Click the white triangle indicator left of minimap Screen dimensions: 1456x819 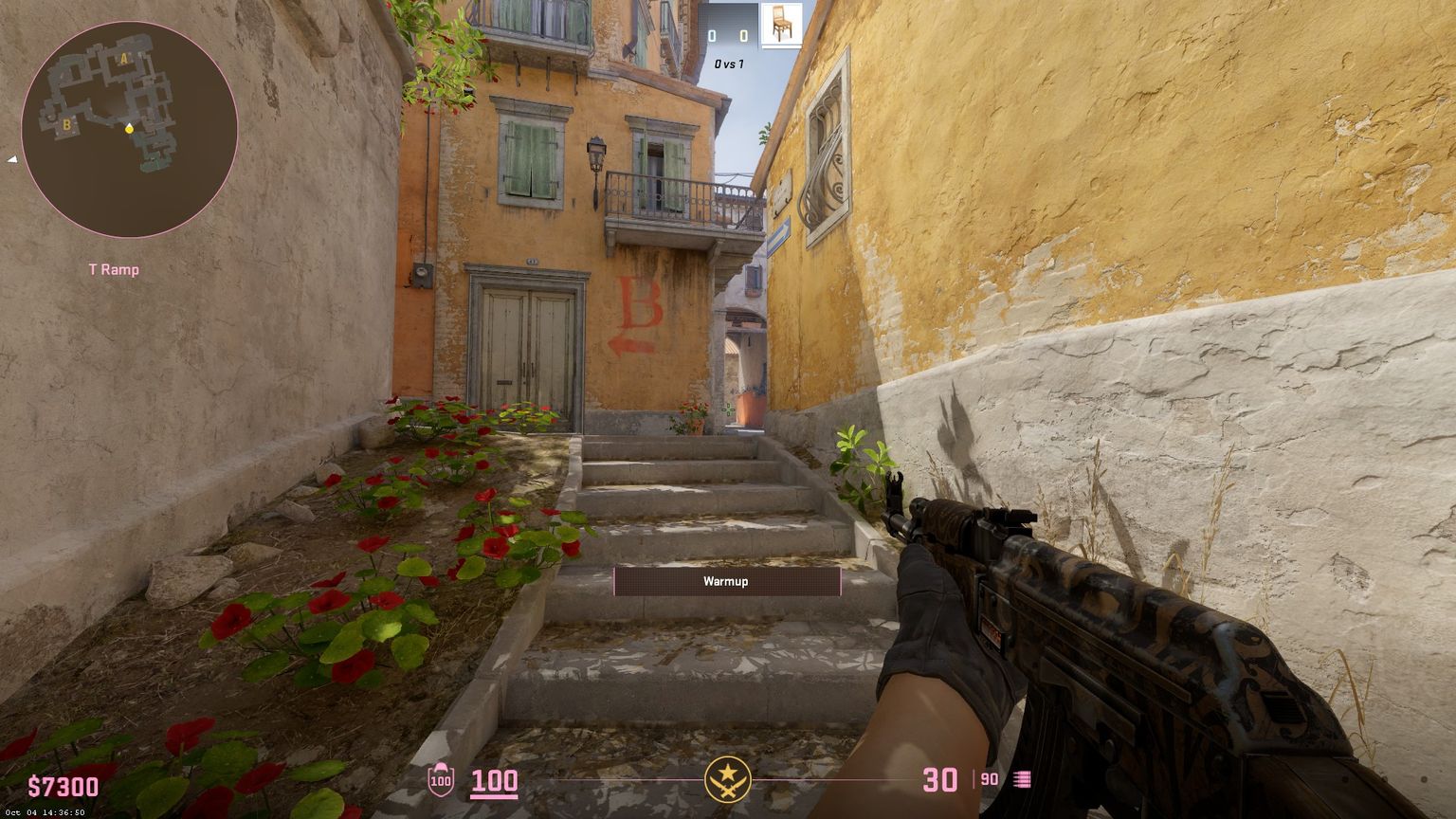point(13,159)
